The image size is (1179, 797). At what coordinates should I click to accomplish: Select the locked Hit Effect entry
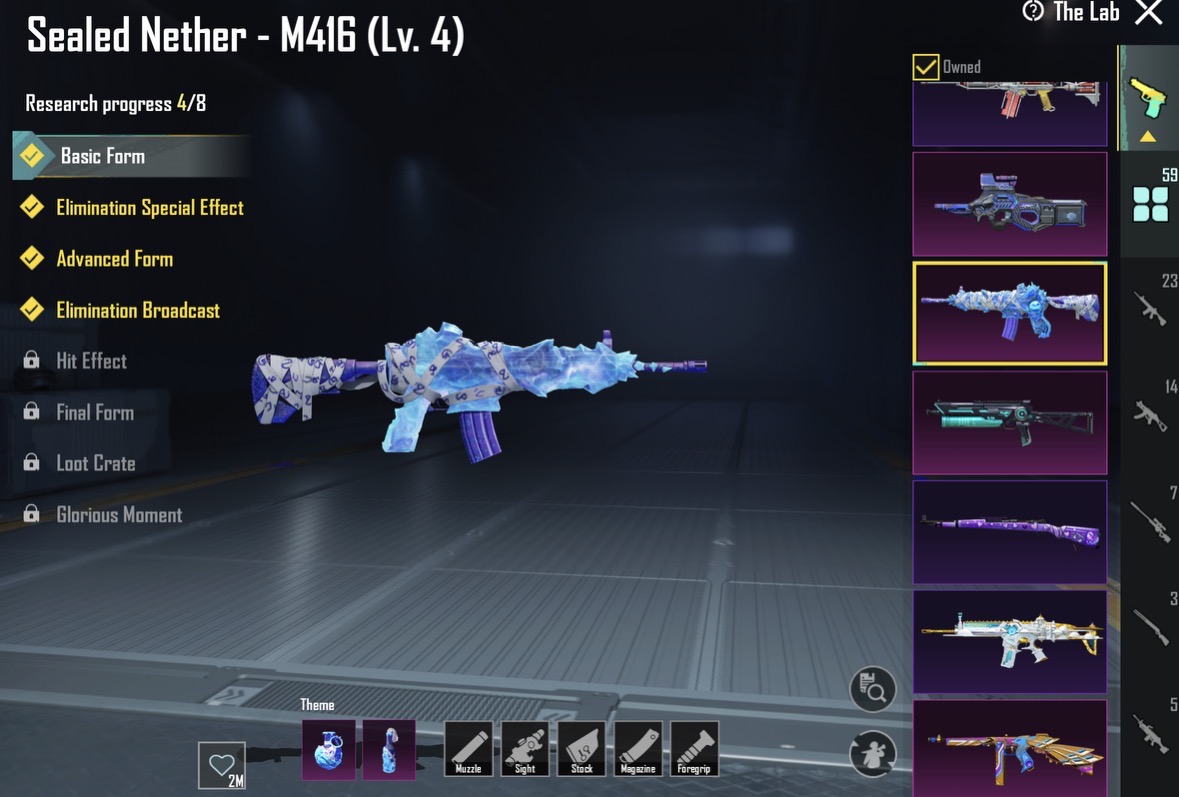(91, 361)
